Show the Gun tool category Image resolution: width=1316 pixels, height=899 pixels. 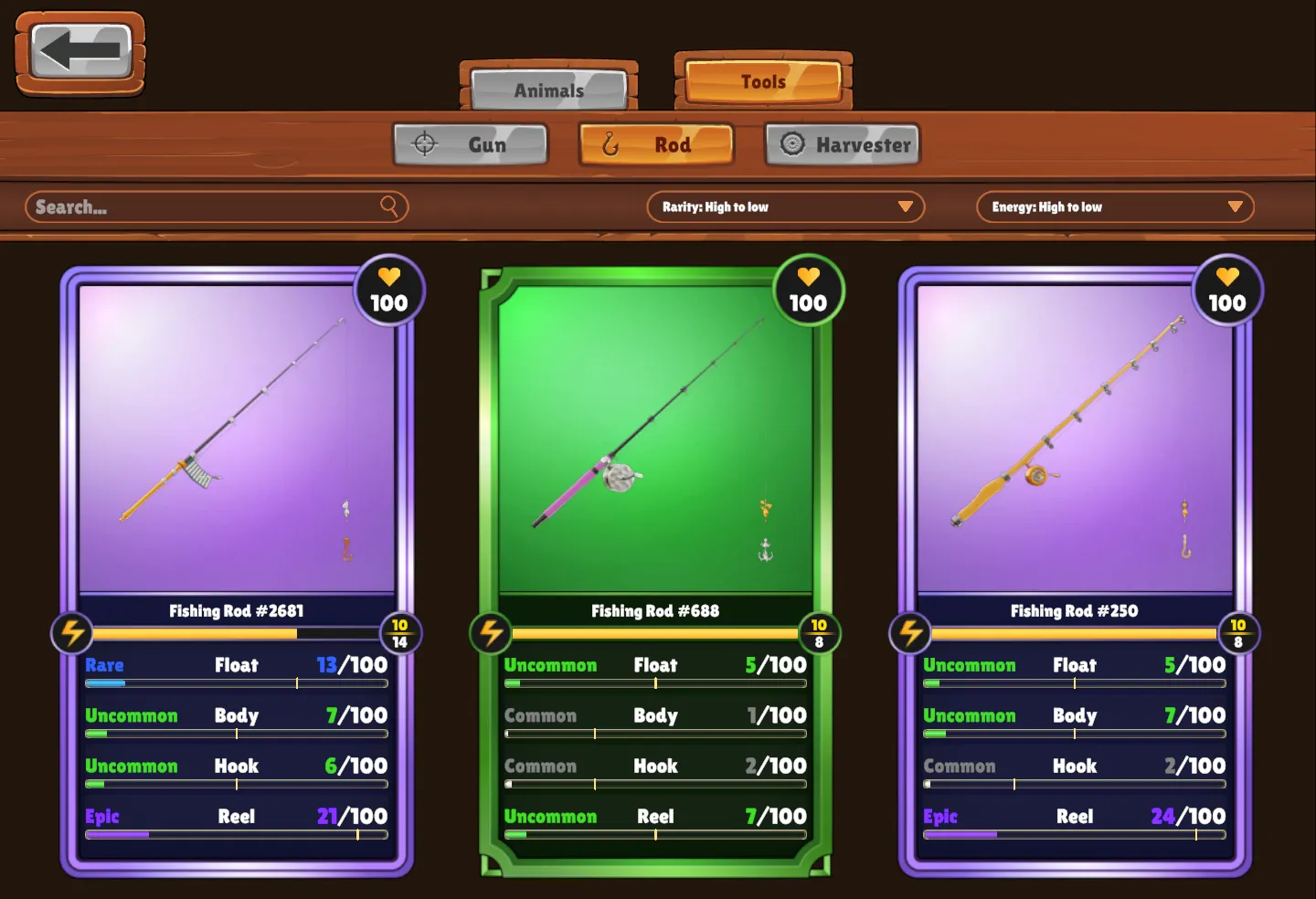(x=471, y=144)
